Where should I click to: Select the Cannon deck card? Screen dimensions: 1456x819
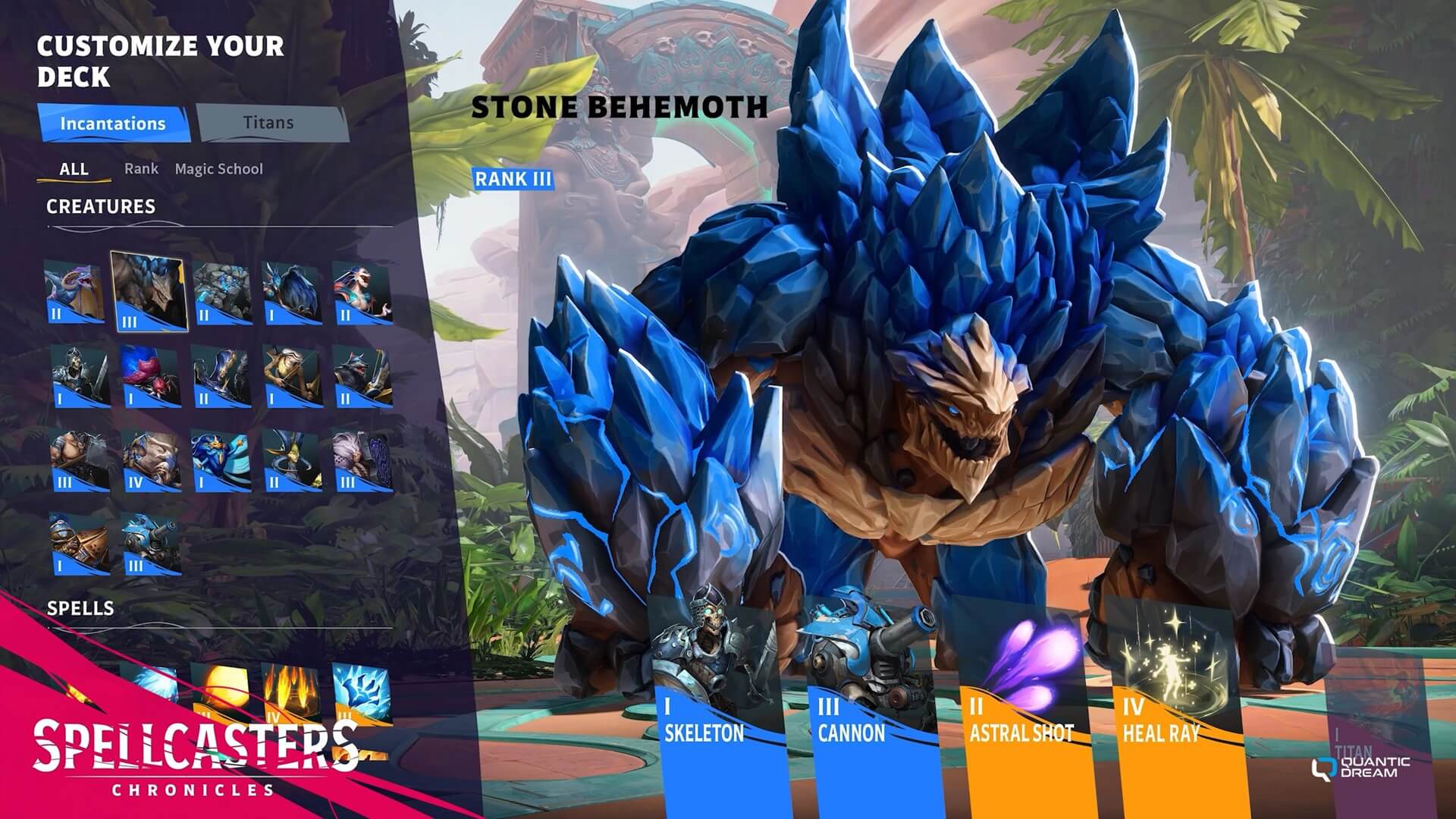[x=871, y=705]
